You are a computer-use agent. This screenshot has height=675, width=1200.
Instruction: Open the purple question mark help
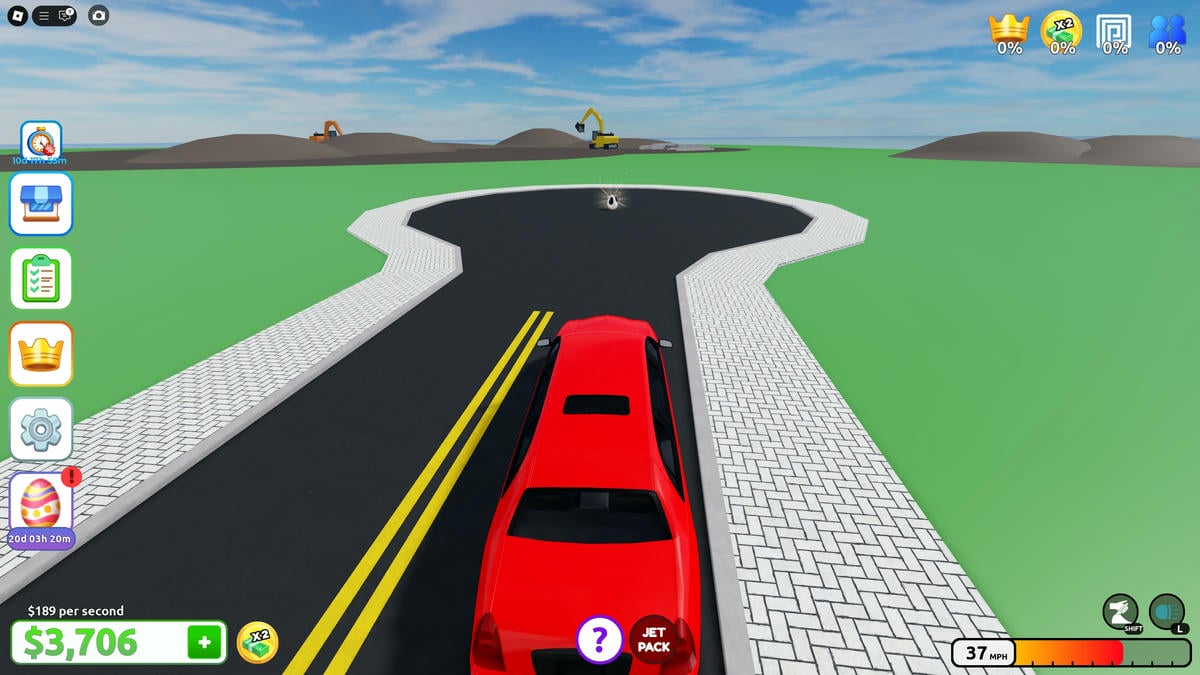[599, 639]
